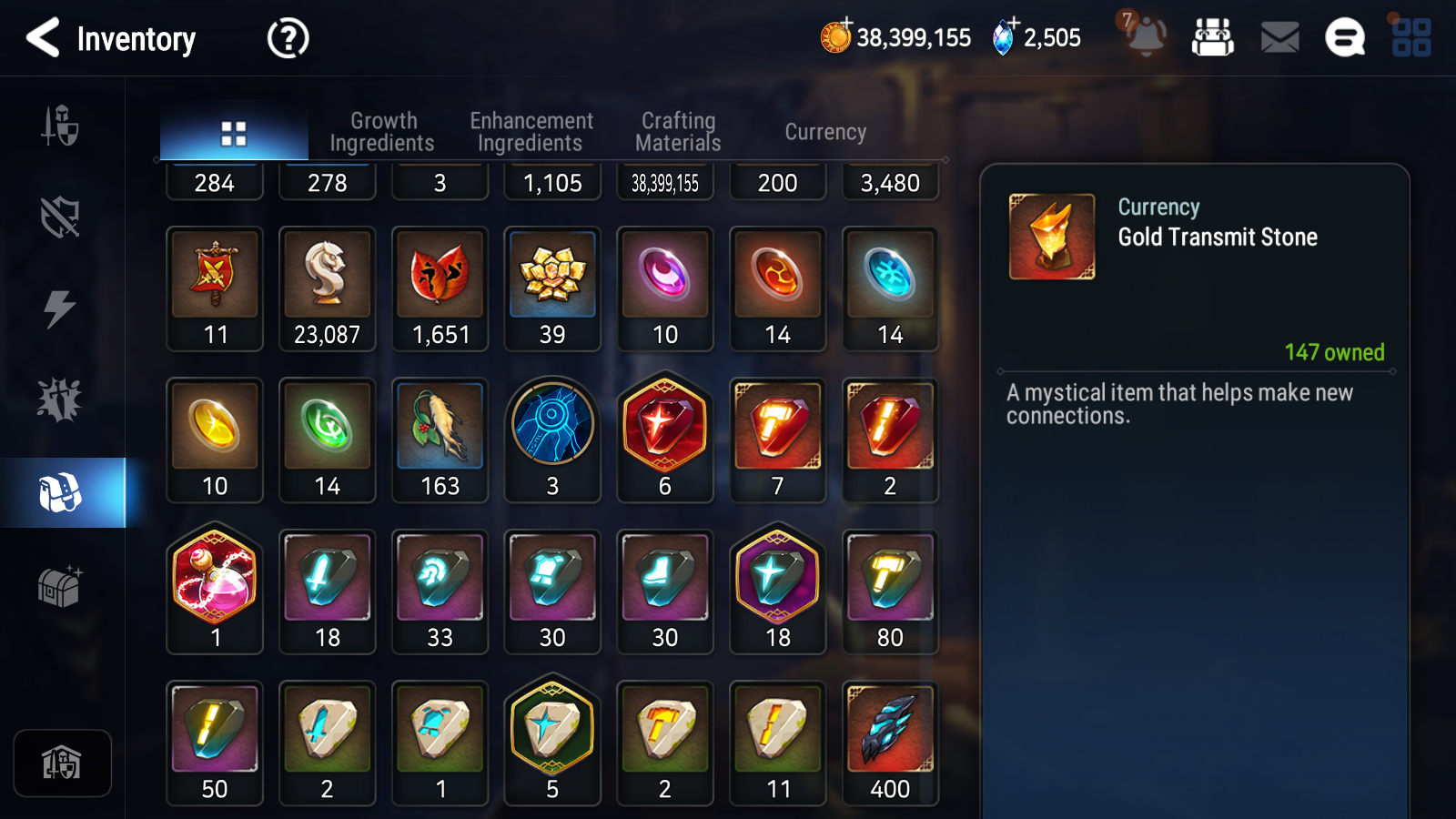Open the chat bubble icon

click(1344, 38)
